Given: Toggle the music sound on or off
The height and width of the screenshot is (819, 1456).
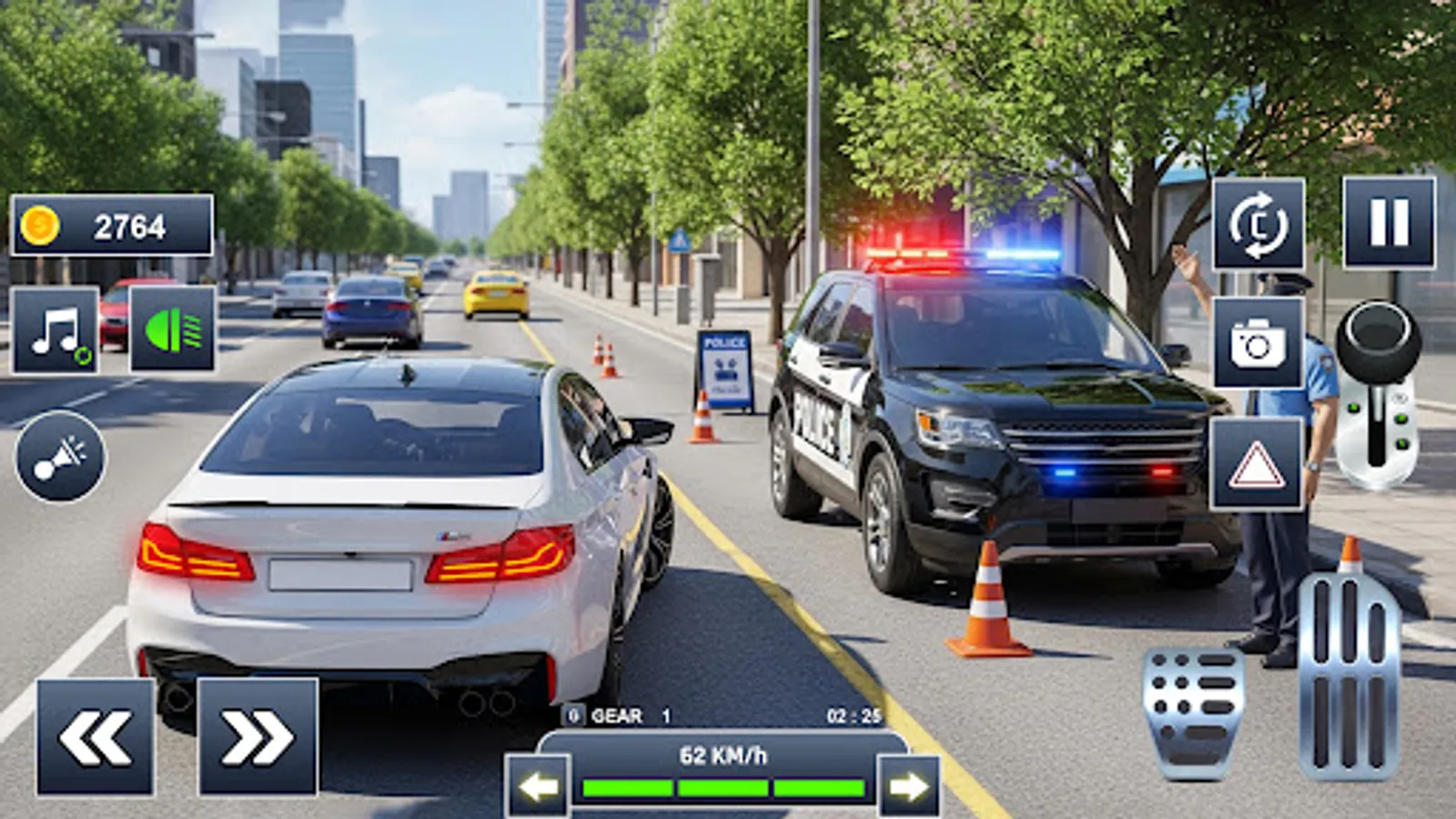Looking at the screenshot, I should pyautogui.click(x=56, y=332).
